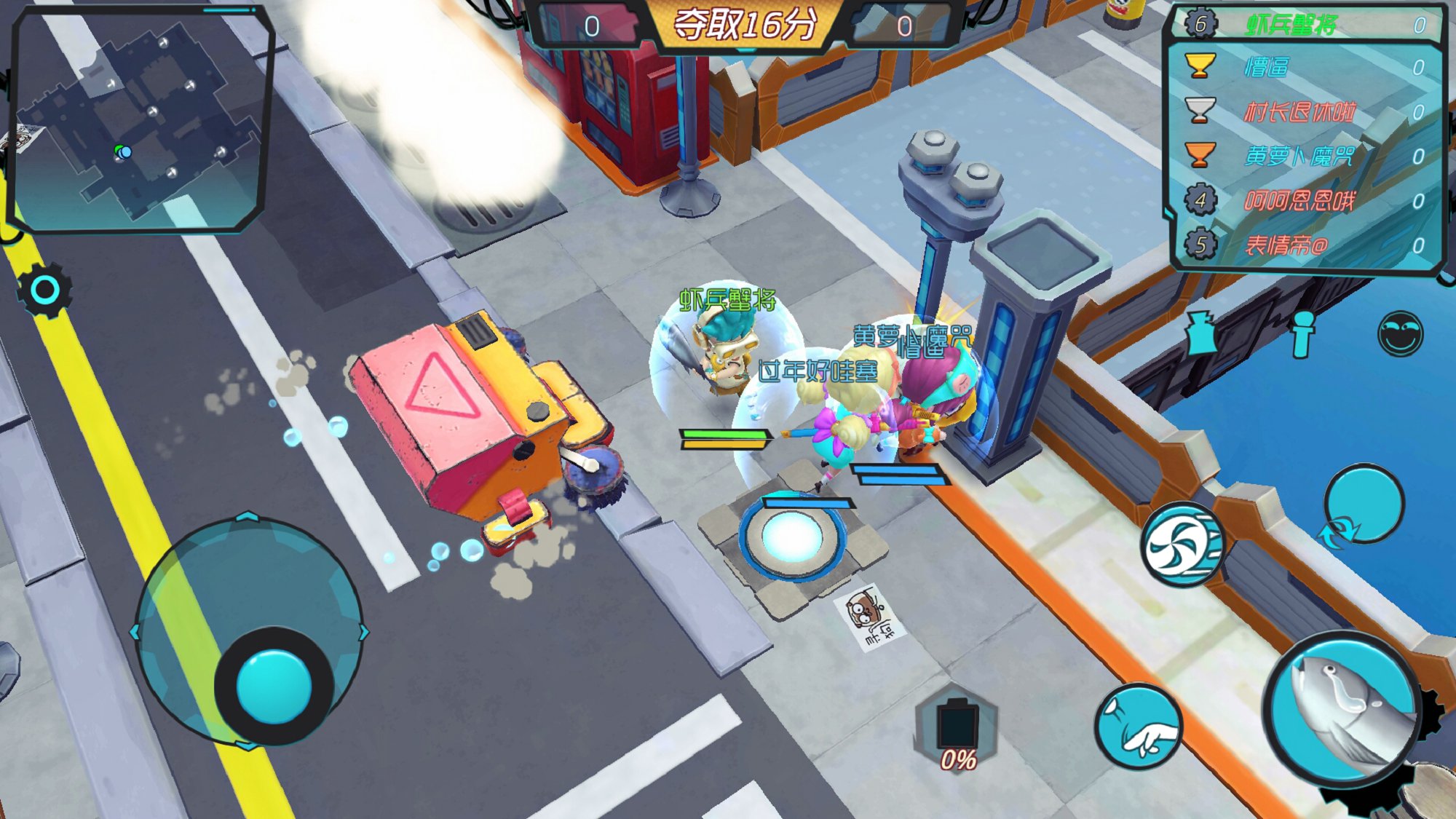Screen dimensions: 1456x819
Task: Open the smiley emote button
Action: [1400, 334]
